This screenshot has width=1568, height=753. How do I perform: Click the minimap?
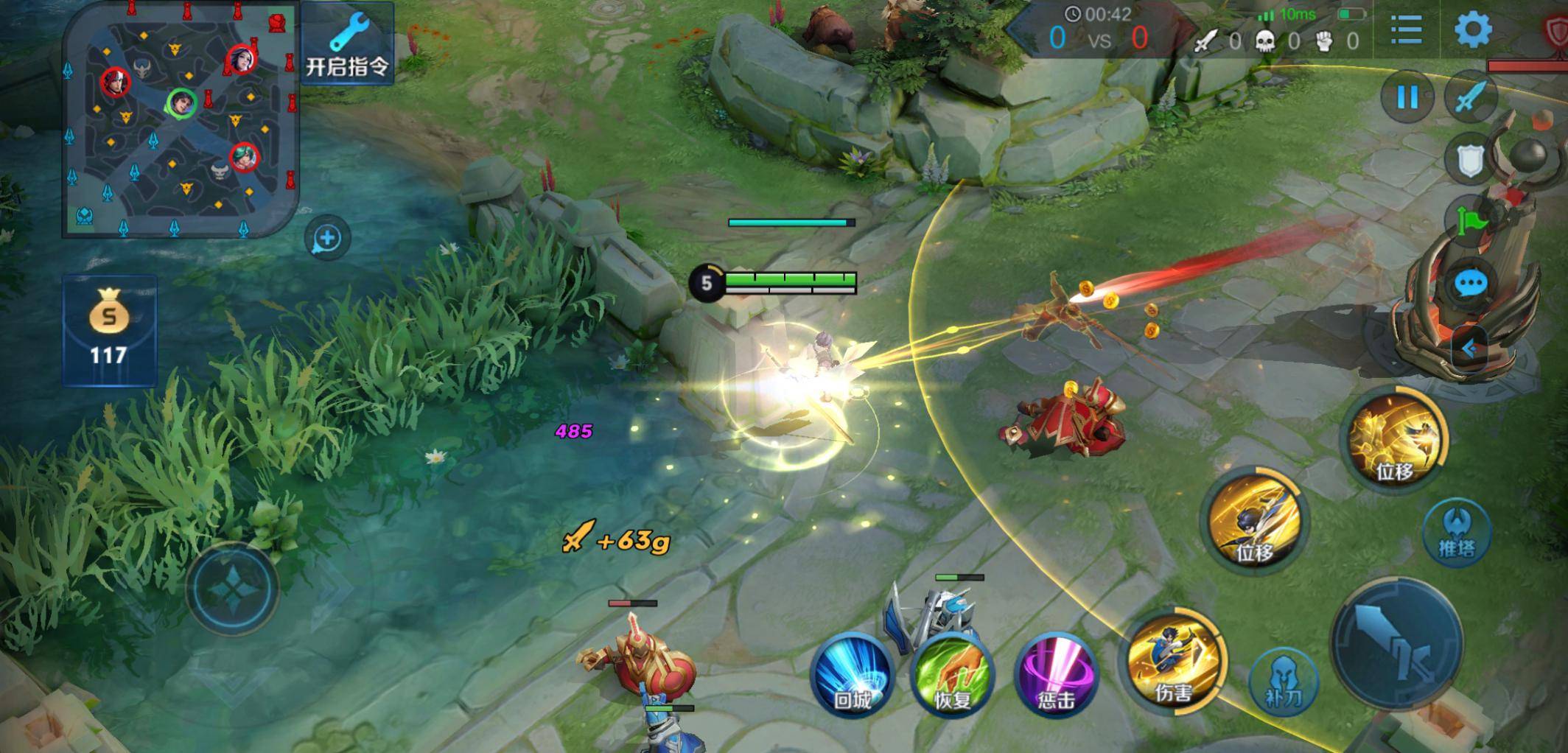pyautogui.click(x=180, y=119)
